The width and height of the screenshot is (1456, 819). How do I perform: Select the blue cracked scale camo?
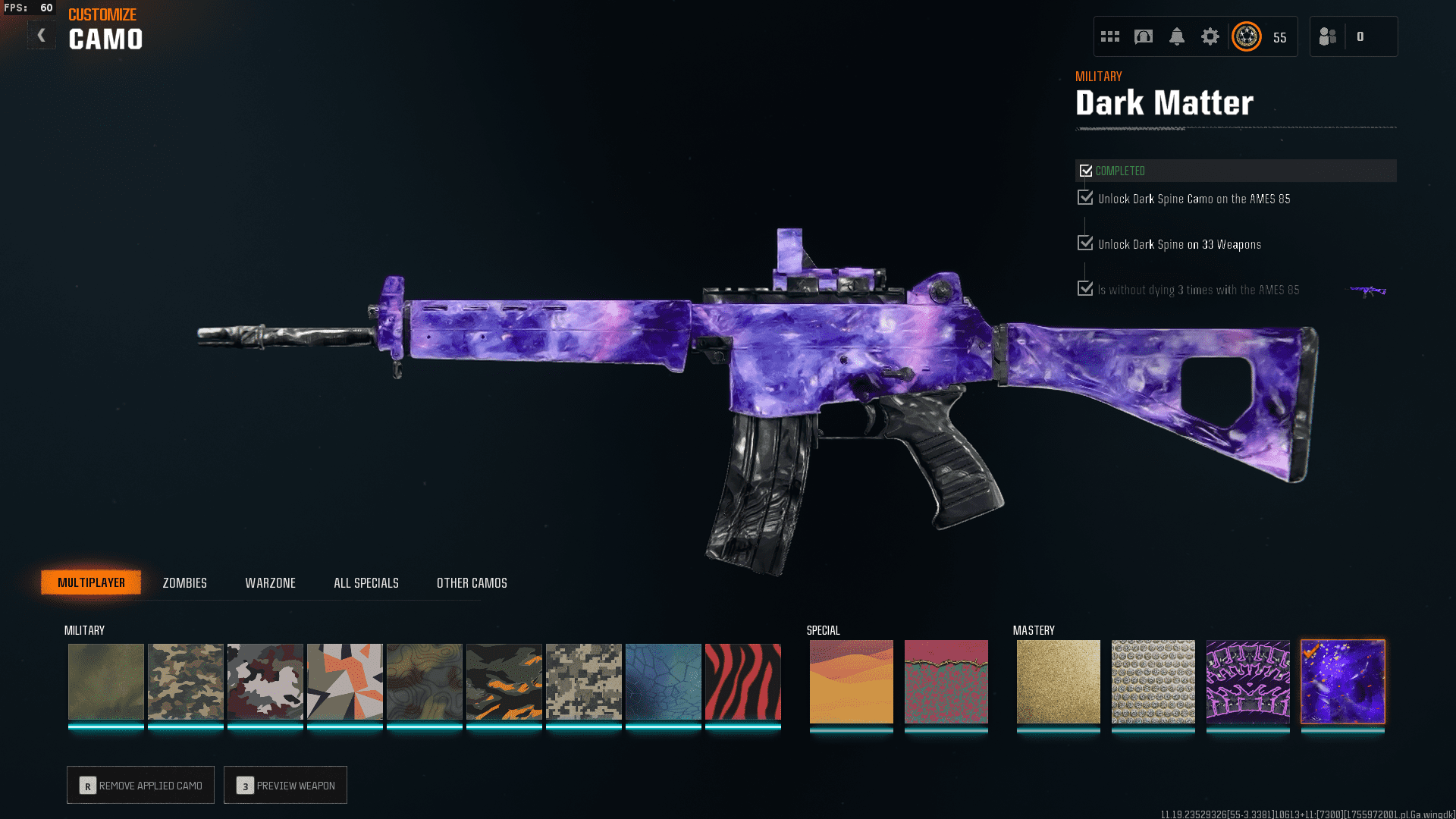(x=663, y=682)
